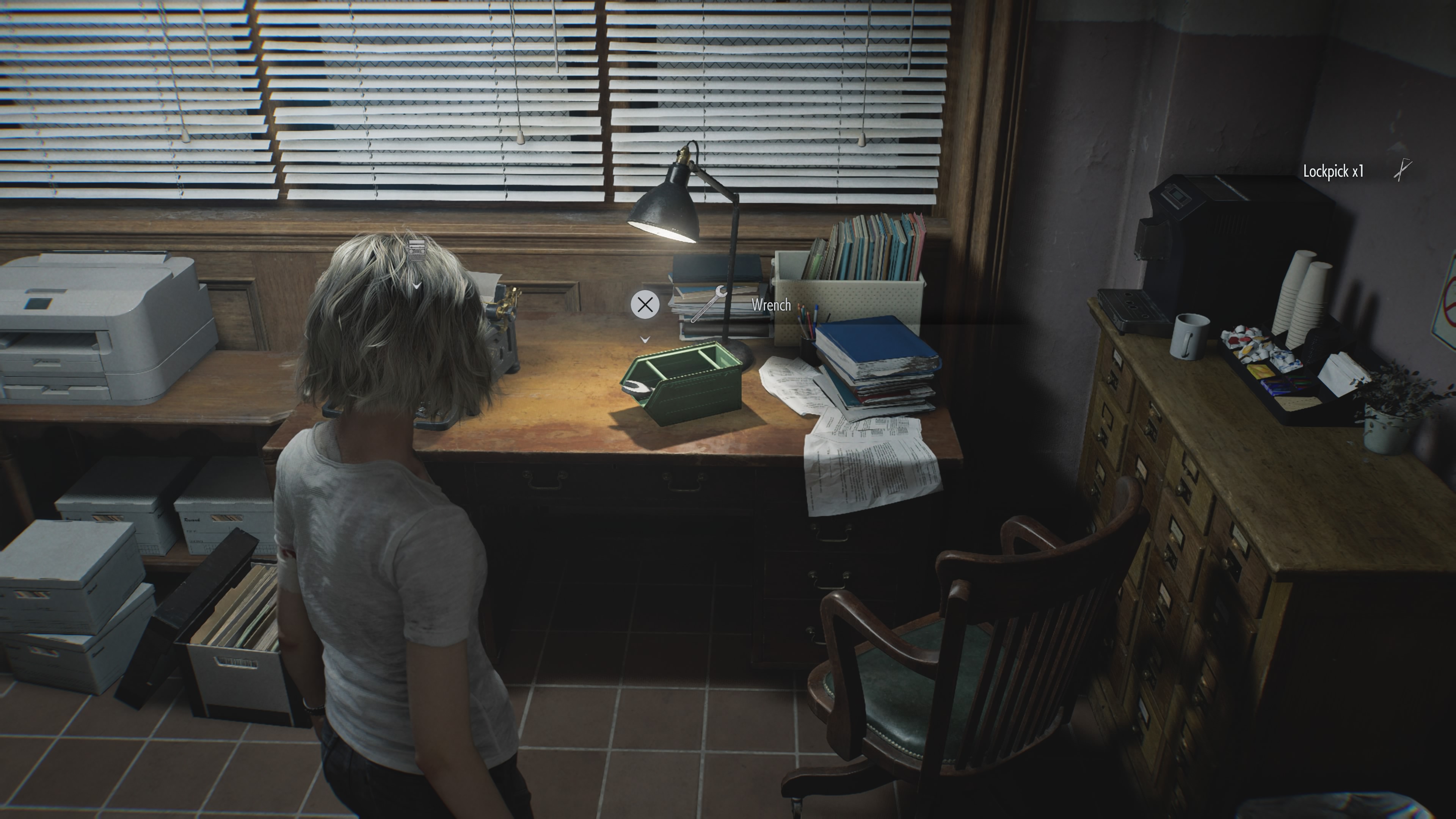Image resolution: width=1456 pixels, height=819 pixels.
Task: Click the typewriter marker icon
Action: pos(416,250)
